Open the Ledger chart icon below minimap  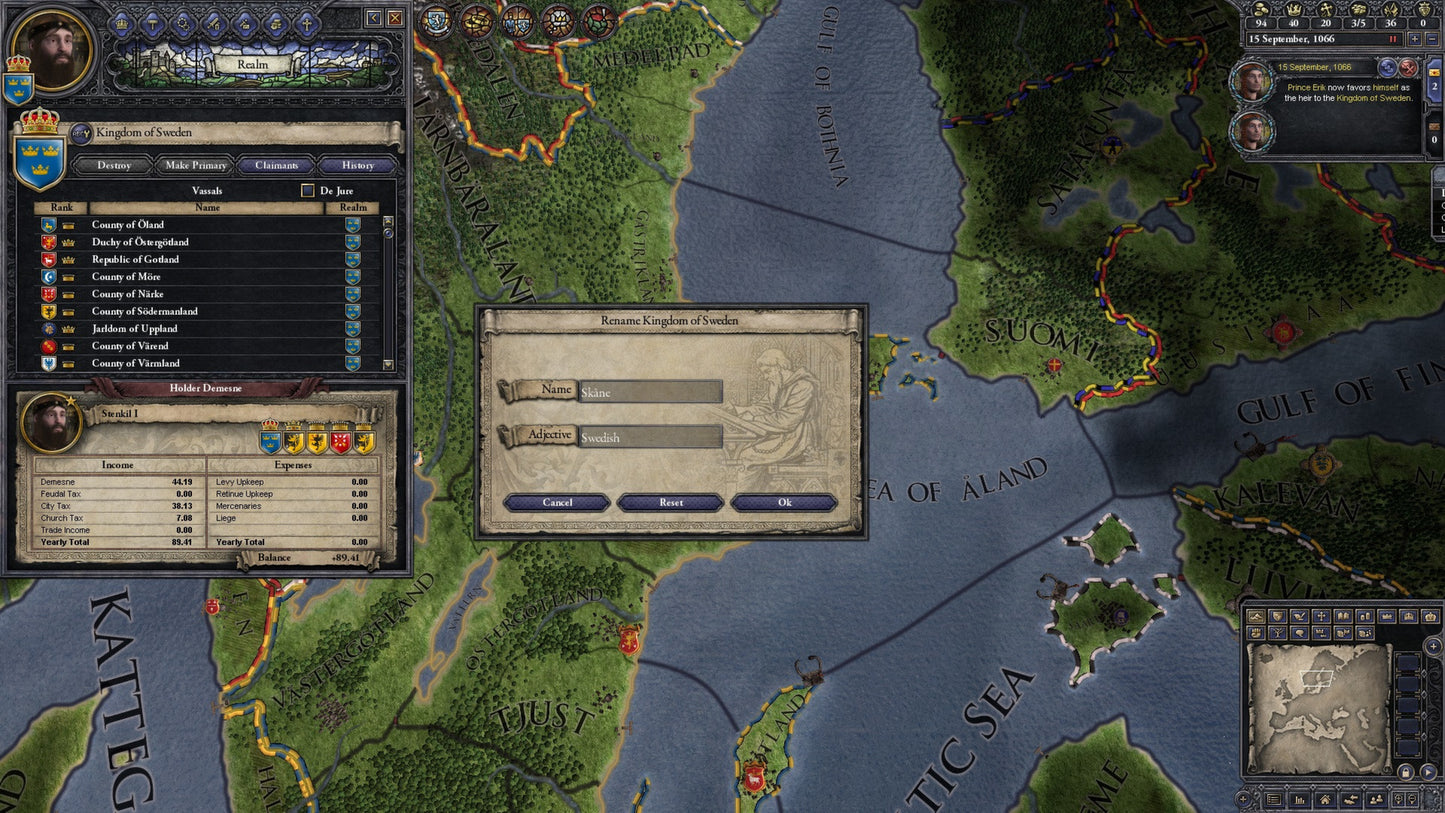tap(1298, 800)
